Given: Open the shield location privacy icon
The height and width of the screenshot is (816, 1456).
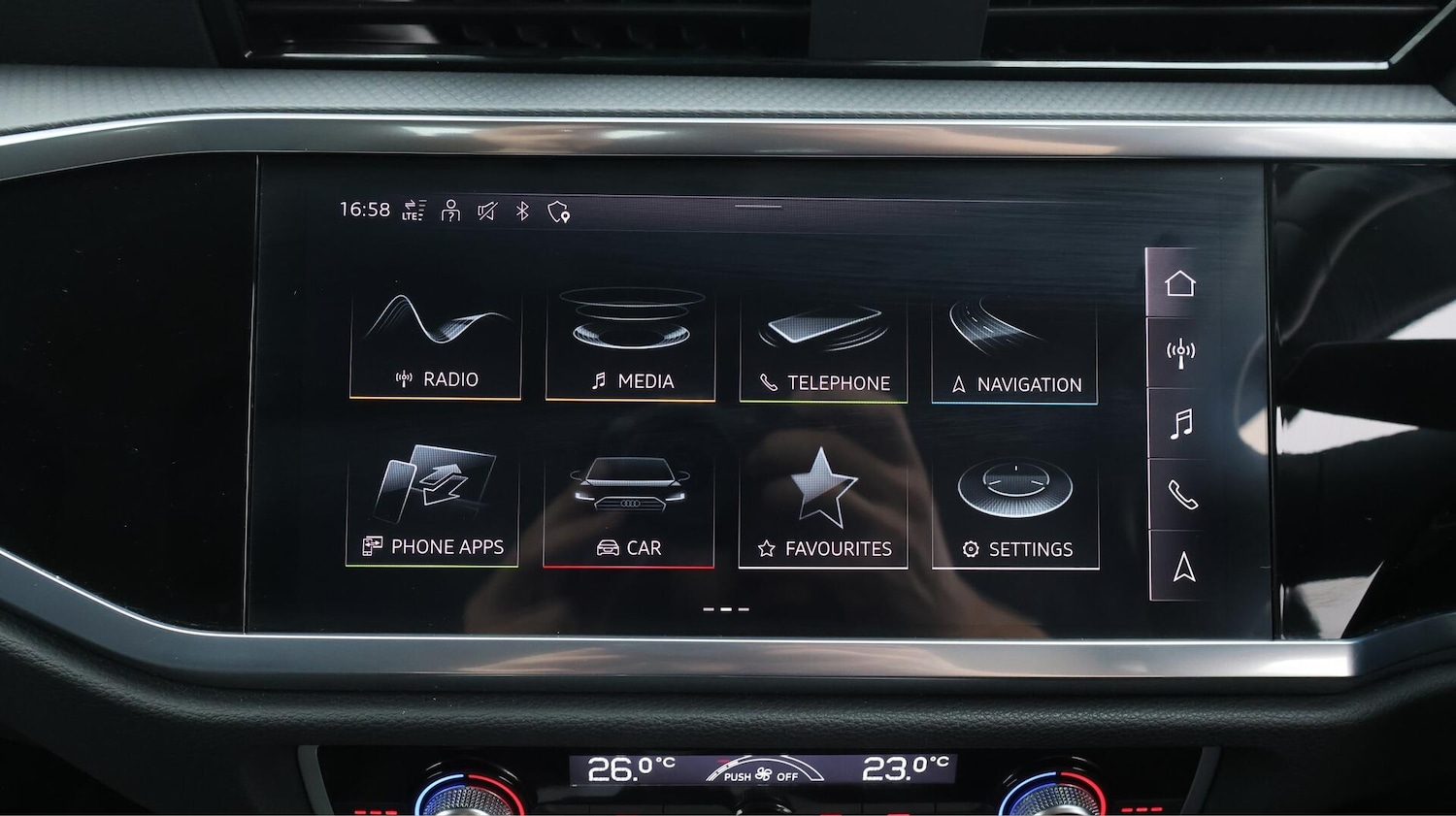Looking at the screenshot, I should [558, 212].
